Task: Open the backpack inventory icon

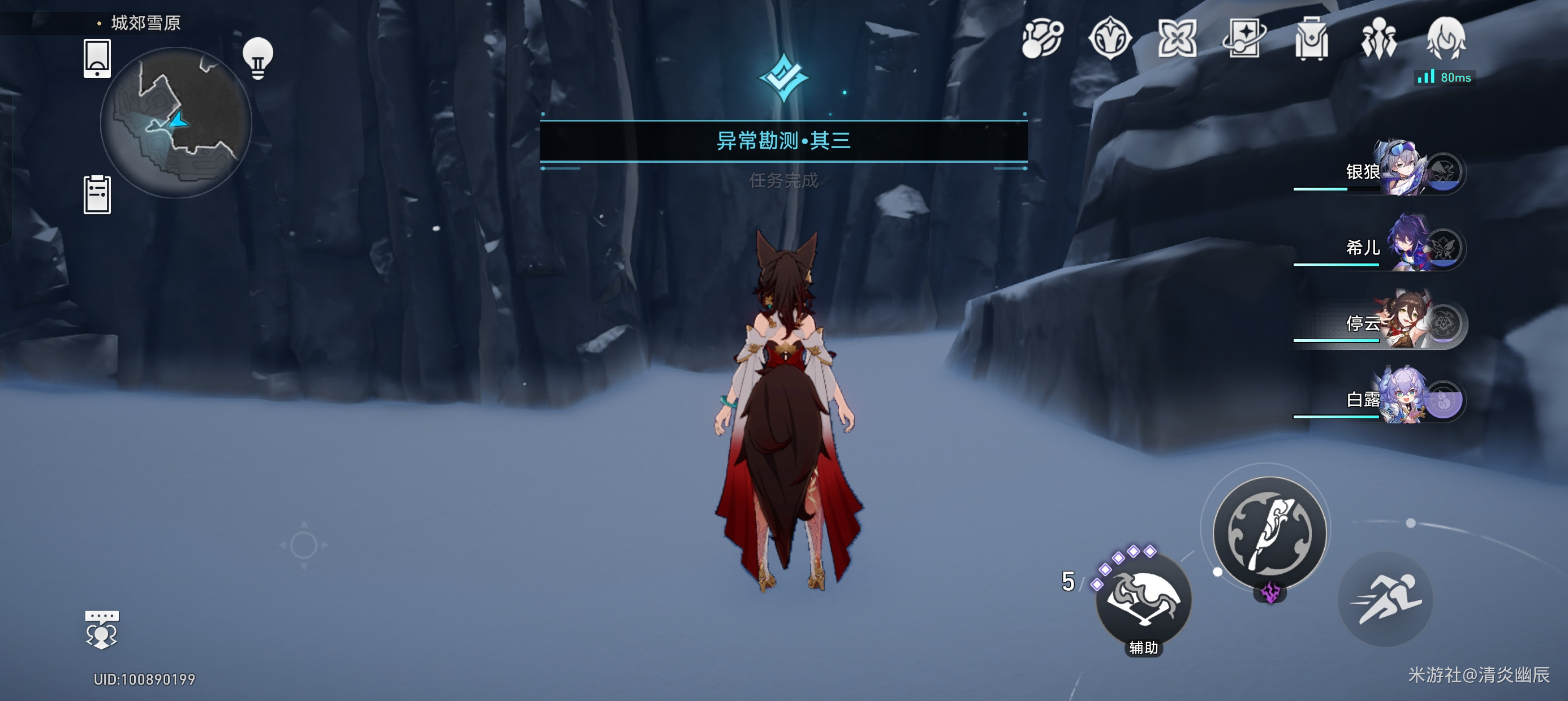Action: click(x=1311, y=39)
